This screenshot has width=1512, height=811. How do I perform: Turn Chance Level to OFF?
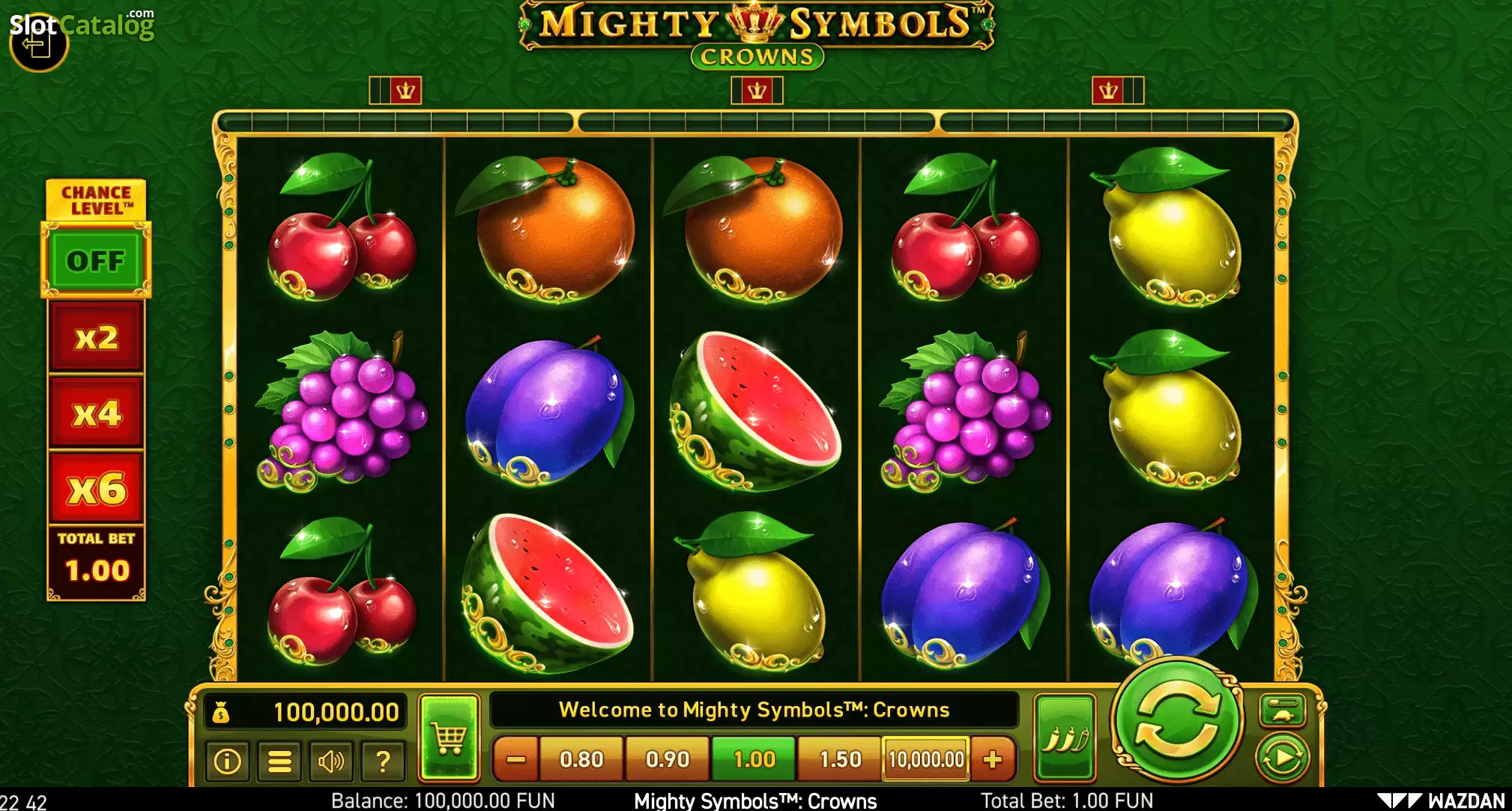(96, 261)
